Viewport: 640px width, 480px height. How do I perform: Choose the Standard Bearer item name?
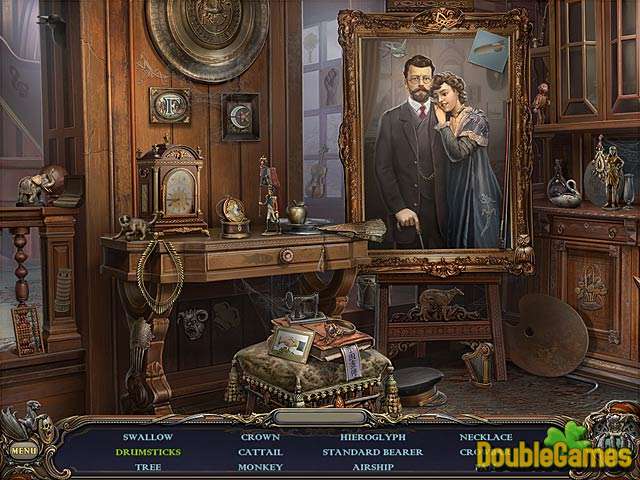pos(370,452)
